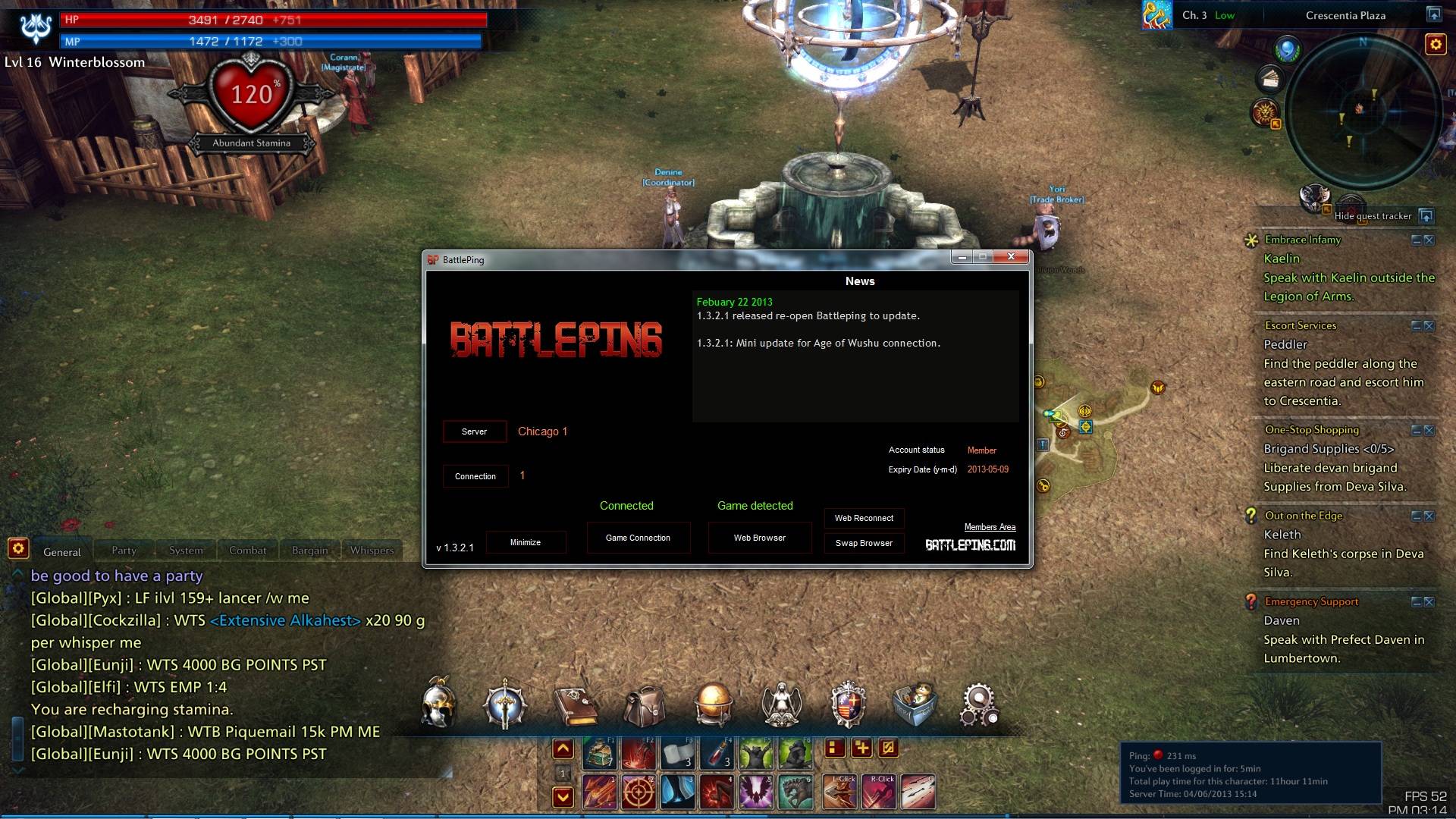Close the BattlePing window
This screenshot has height=819, width=1456.
point(1011,257)
